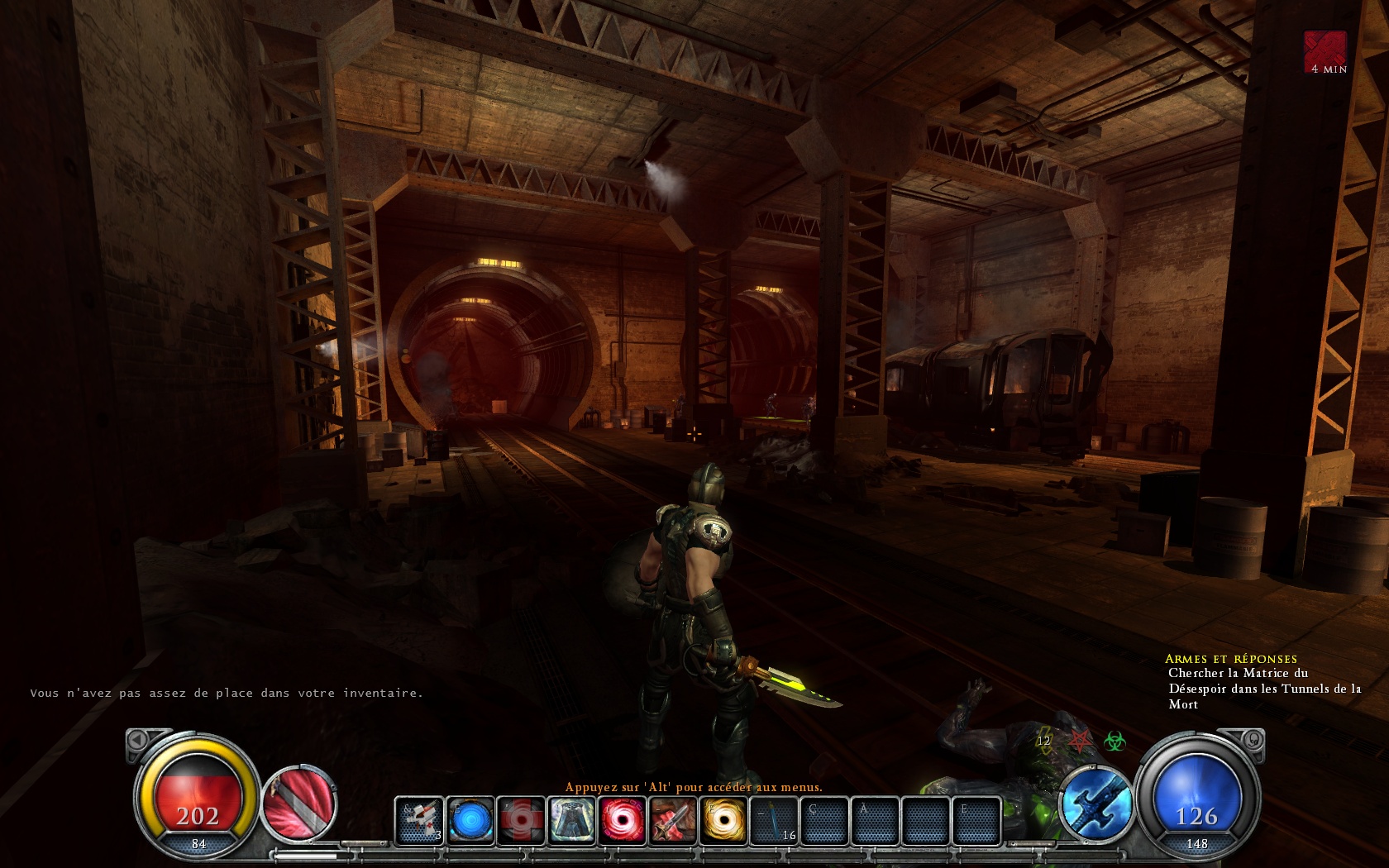Activate the golden eye aura skill
Screen dimensions: 1389x868
pyautogui.click(x=723, y=820)
